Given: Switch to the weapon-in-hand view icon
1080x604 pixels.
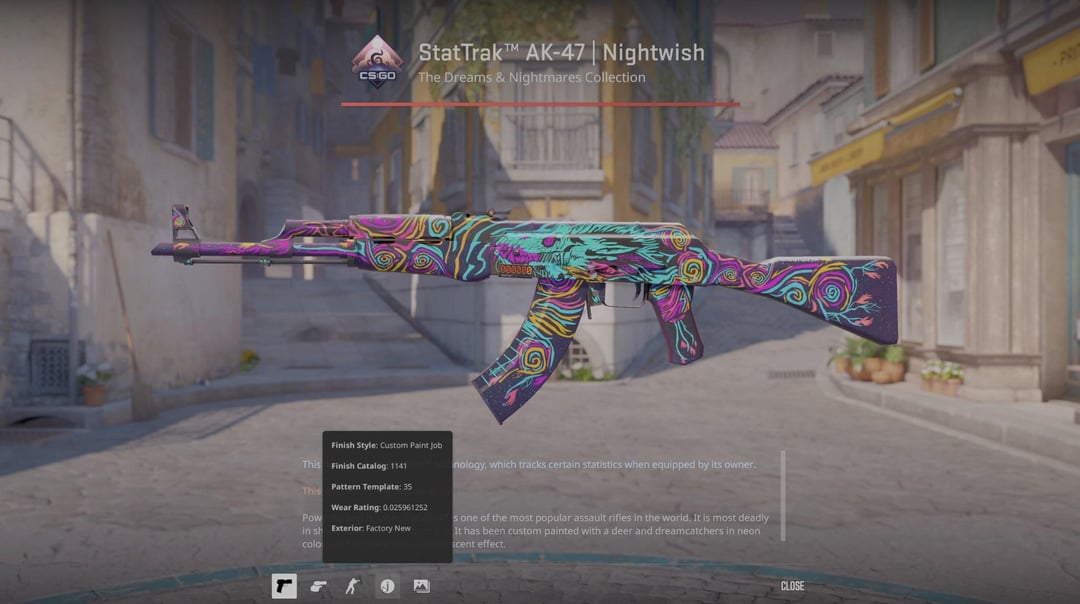Looking at the screenshot, I should 318,586.
